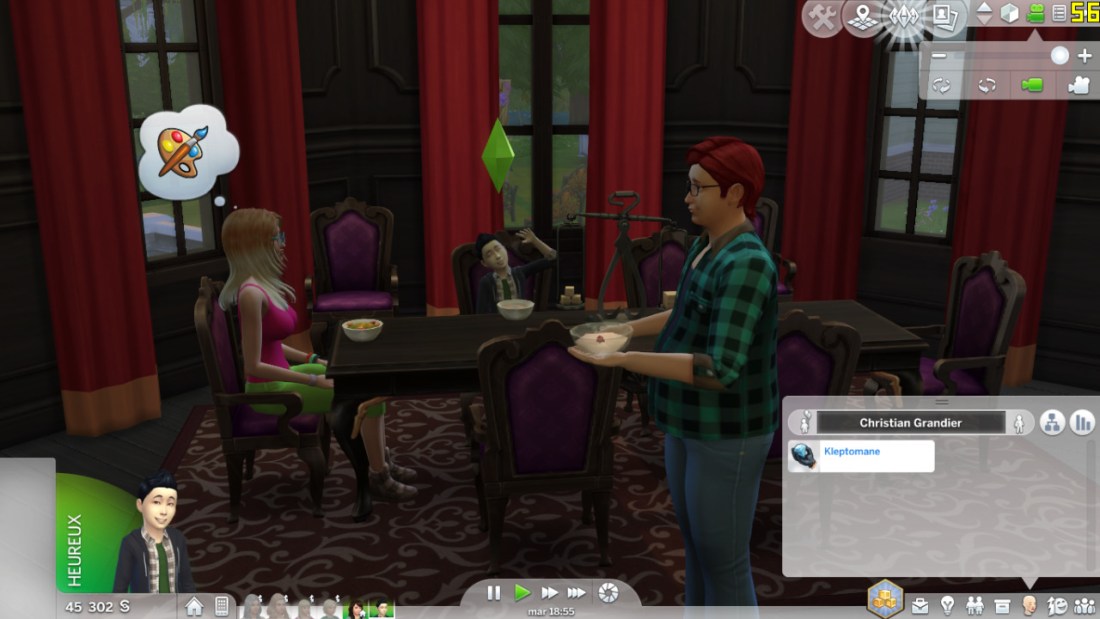Open the career briefcase panel

pos(920,606)
